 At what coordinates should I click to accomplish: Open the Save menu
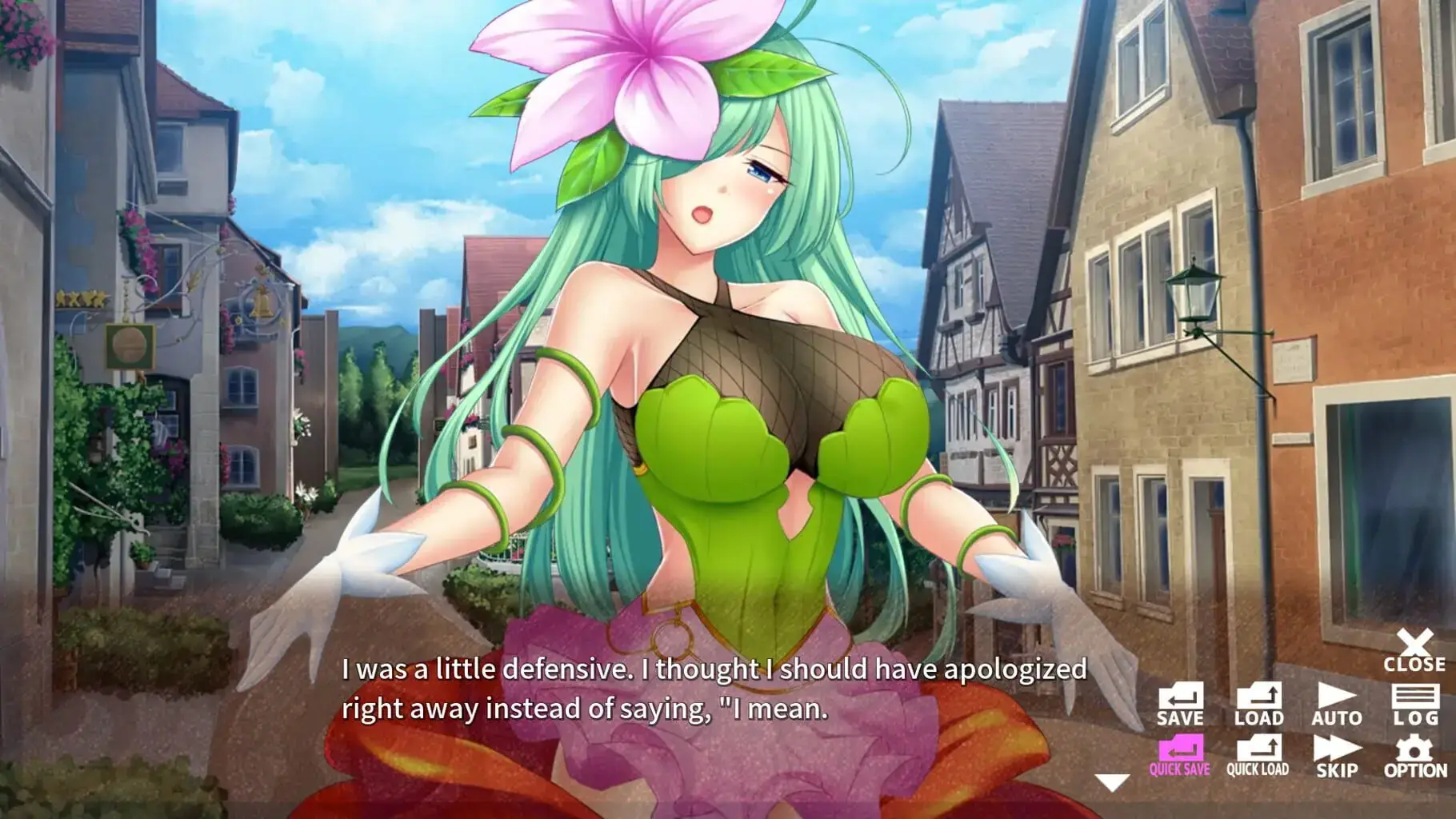[1180, 705]
